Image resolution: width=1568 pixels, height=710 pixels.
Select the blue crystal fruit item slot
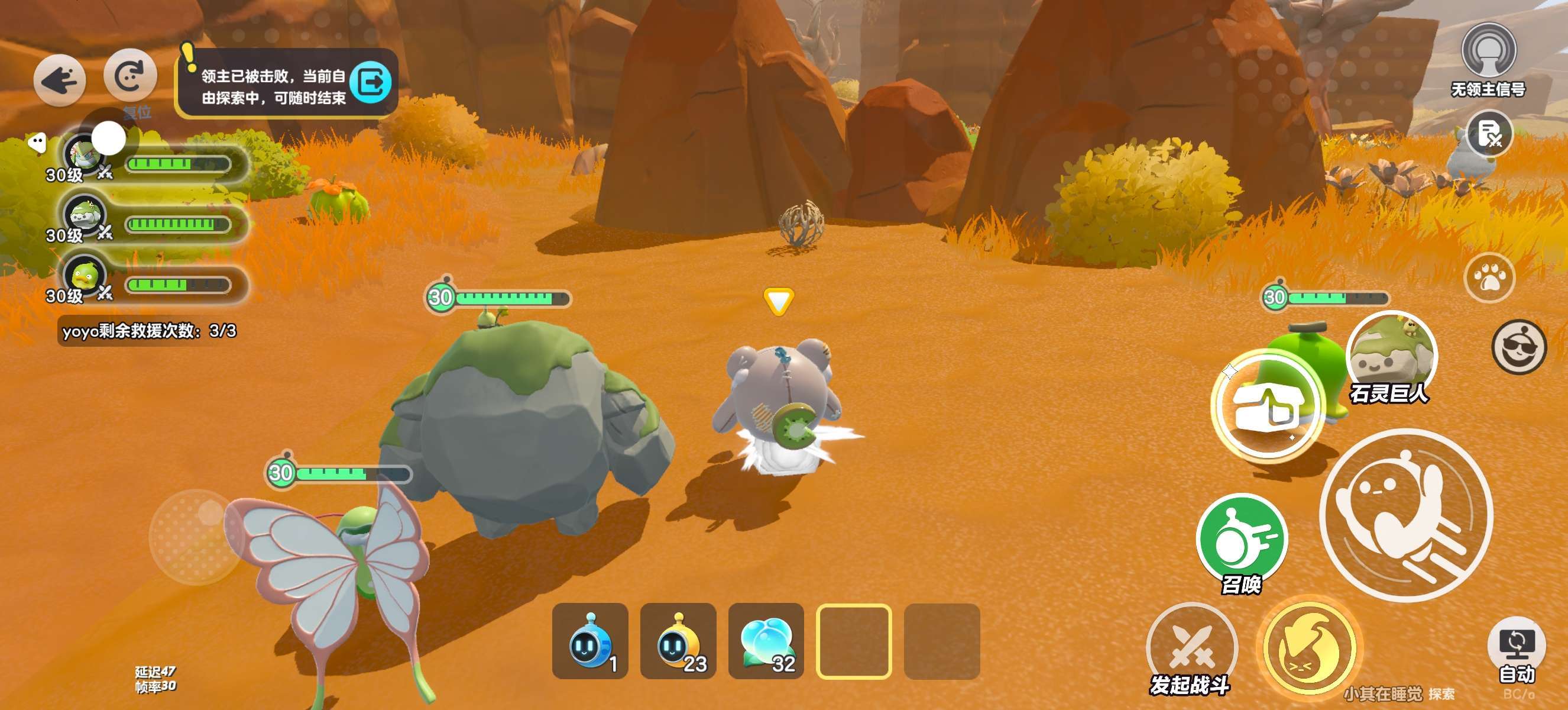[x=766, y=641]
